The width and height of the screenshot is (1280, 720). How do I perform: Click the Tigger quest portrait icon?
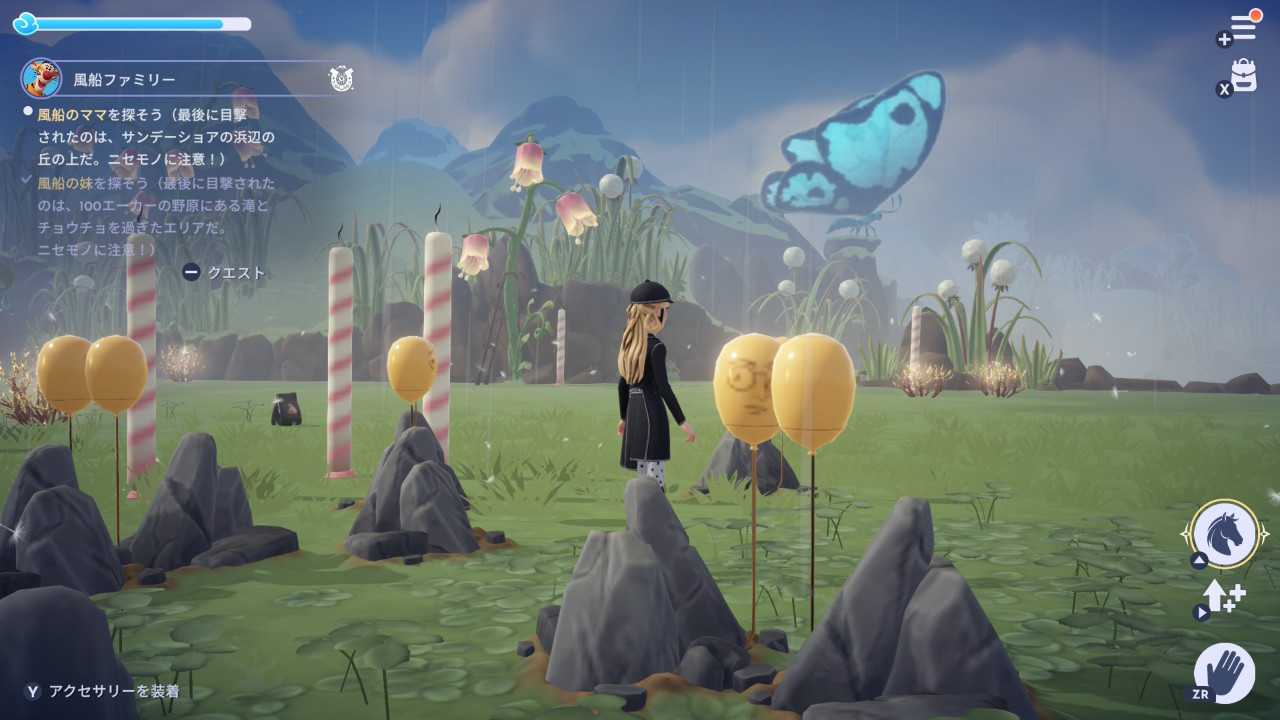[41, 78]
